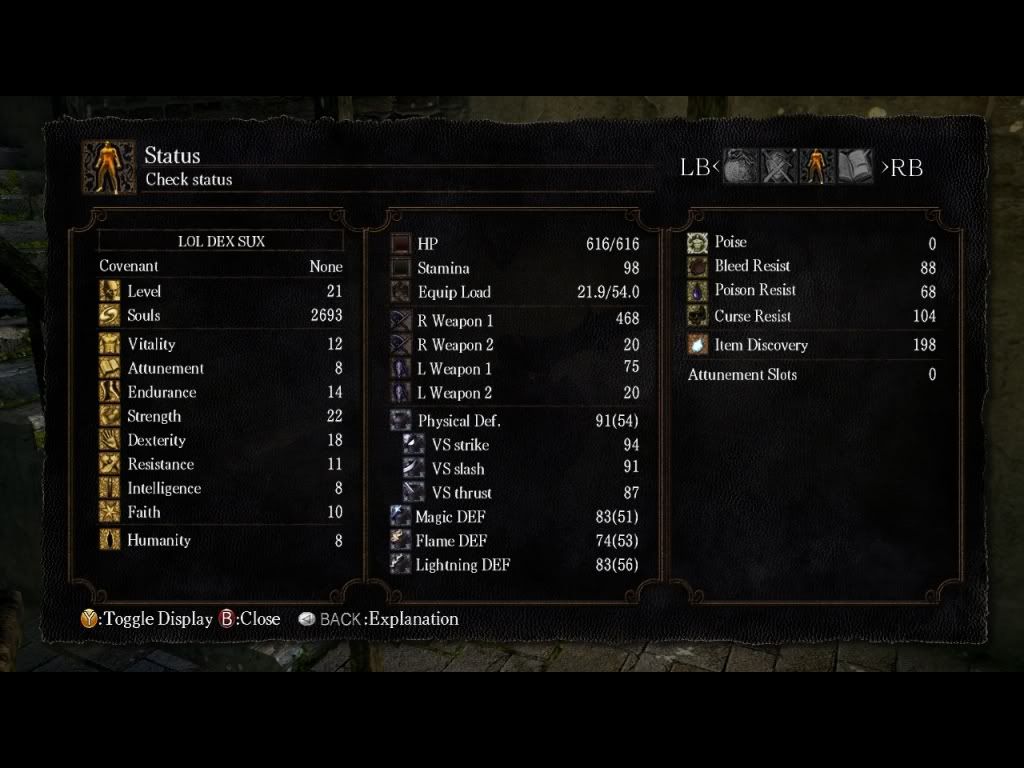The height and width of the screenshot is (768, 1024).
Task: Select the orange figure status tab
Action: [816, 167]
